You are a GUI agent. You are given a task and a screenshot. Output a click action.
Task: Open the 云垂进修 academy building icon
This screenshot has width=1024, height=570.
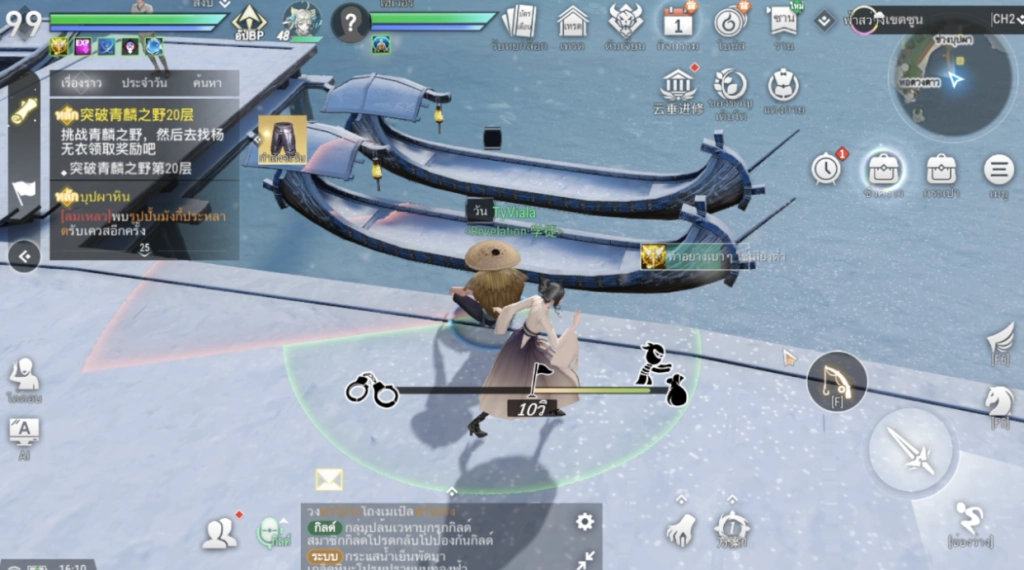678,85
